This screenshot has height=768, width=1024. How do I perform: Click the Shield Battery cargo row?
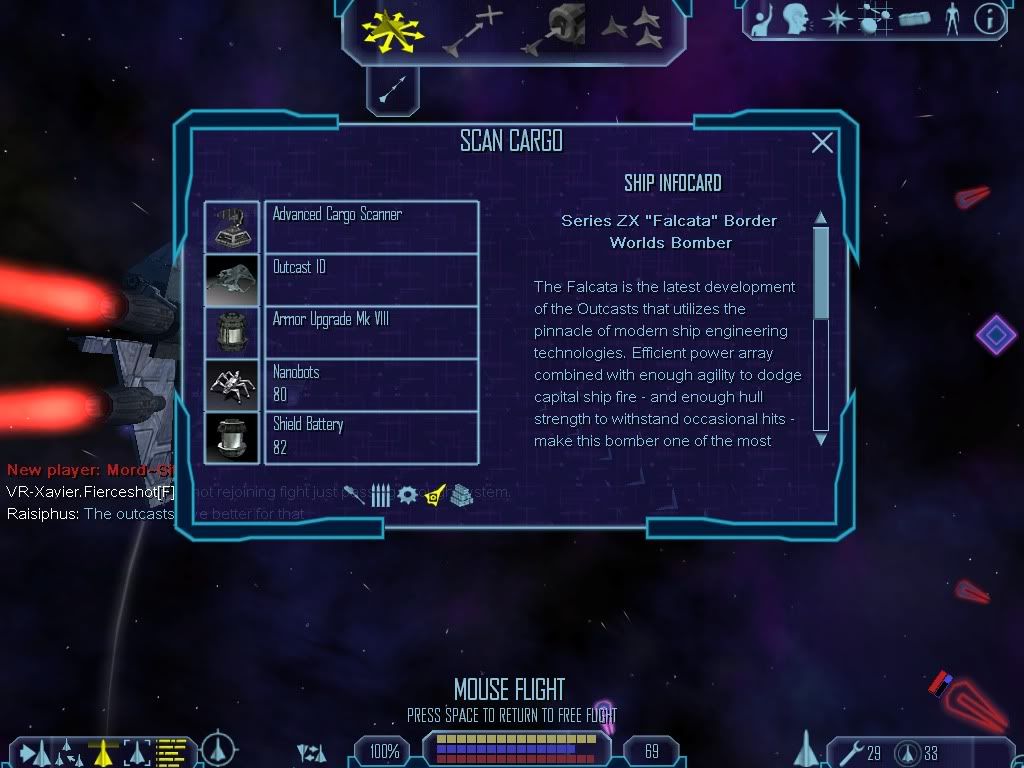(371, 437)
